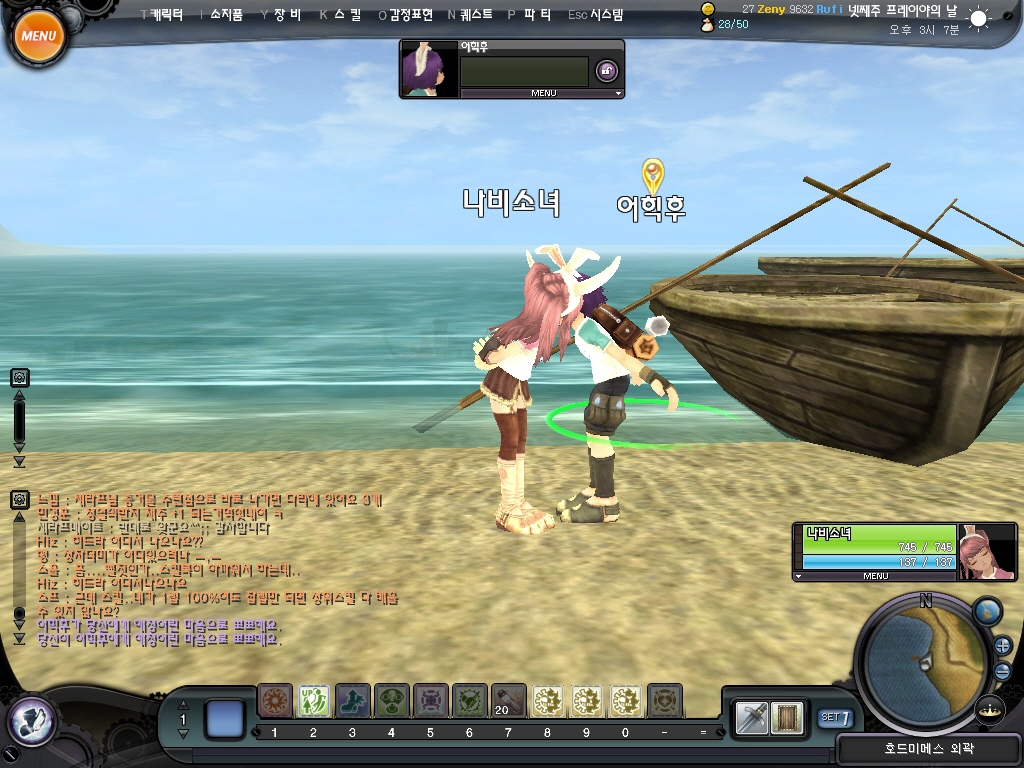Click the purple lock button on target frame
1024x768 pixels.
tap(606, 70)
